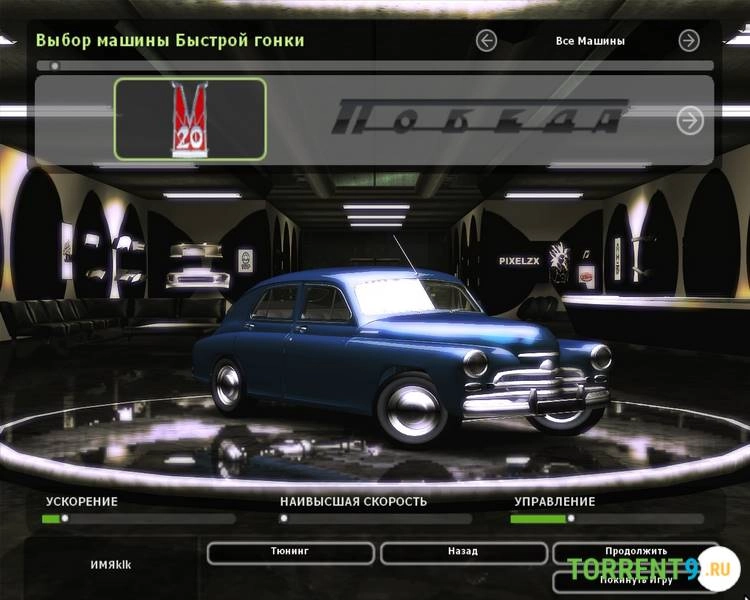Open the Тюнинг (tuning) menu
The height and width of the screenshot is (600, 750).
coord(290,552)
